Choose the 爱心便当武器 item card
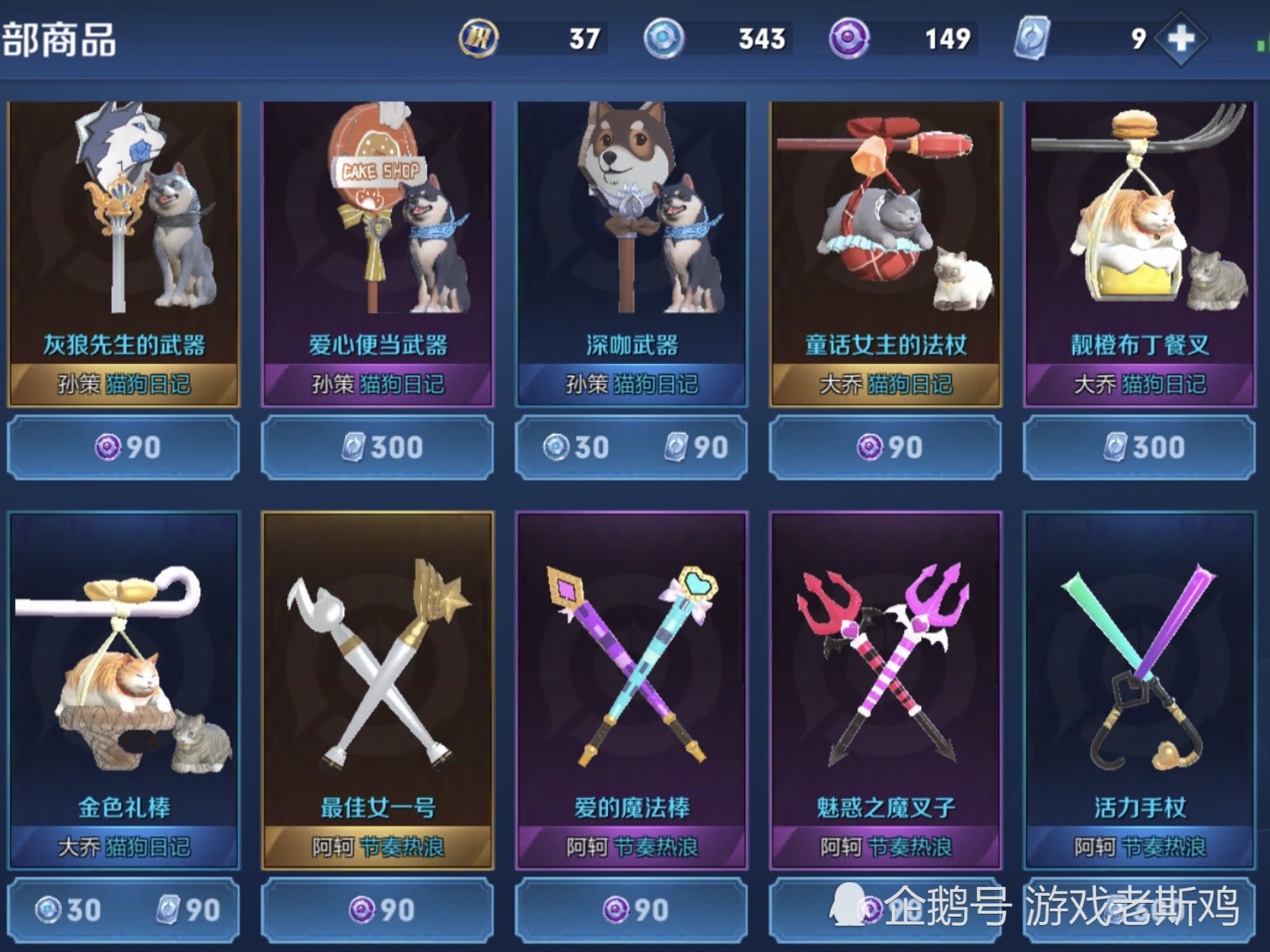Viewport: 1270px width, 952px height. tap(377, 253)
